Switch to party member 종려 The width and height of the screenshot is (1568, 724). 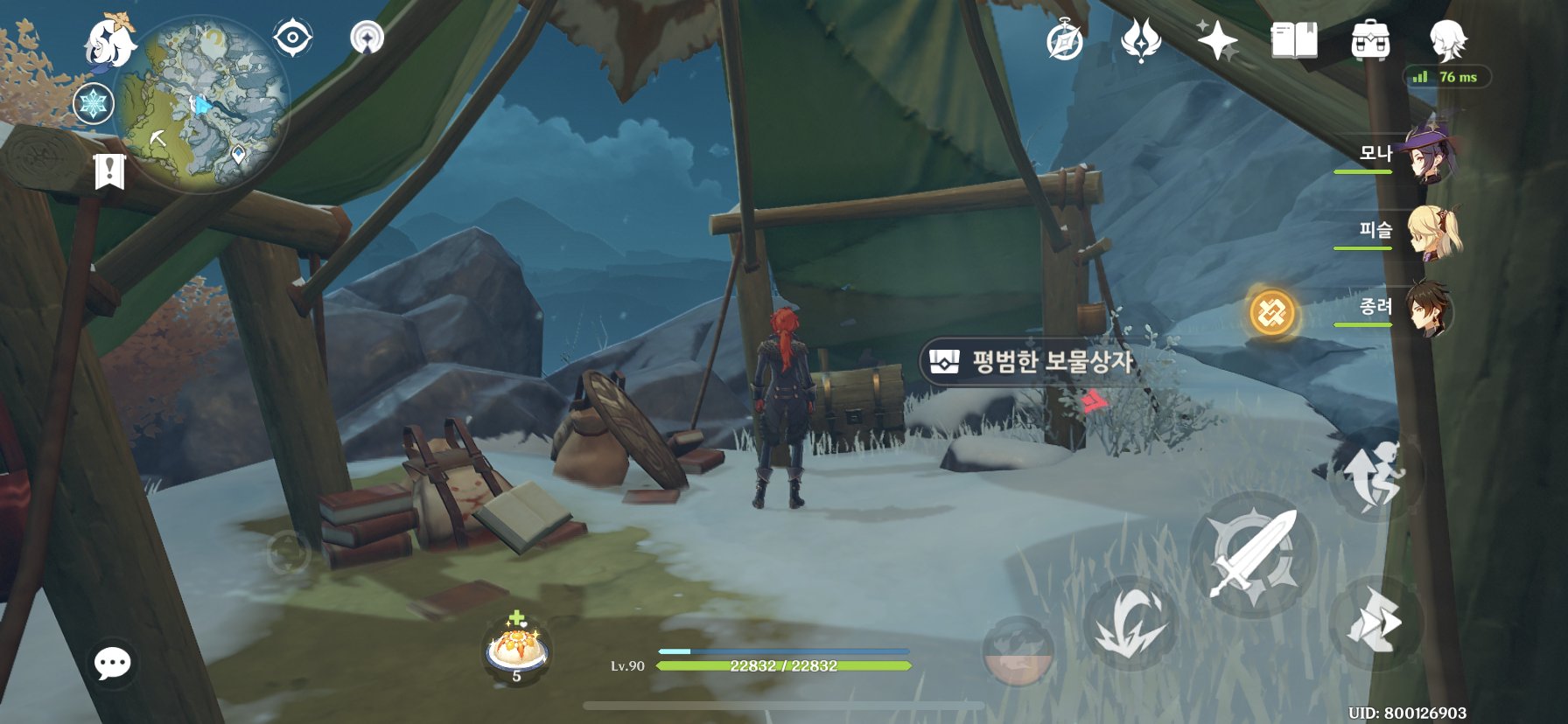(x=1428, y=309)
